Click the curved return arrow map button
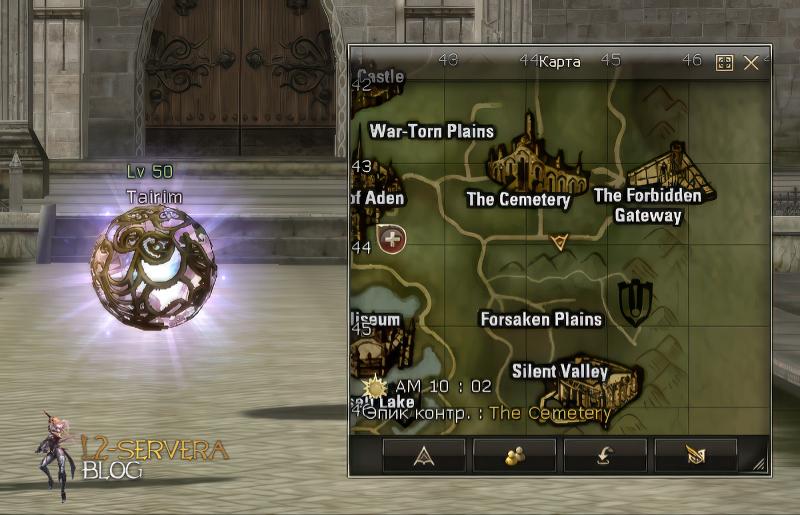Screen dimensions: 800x515 [x=605, y=455]
